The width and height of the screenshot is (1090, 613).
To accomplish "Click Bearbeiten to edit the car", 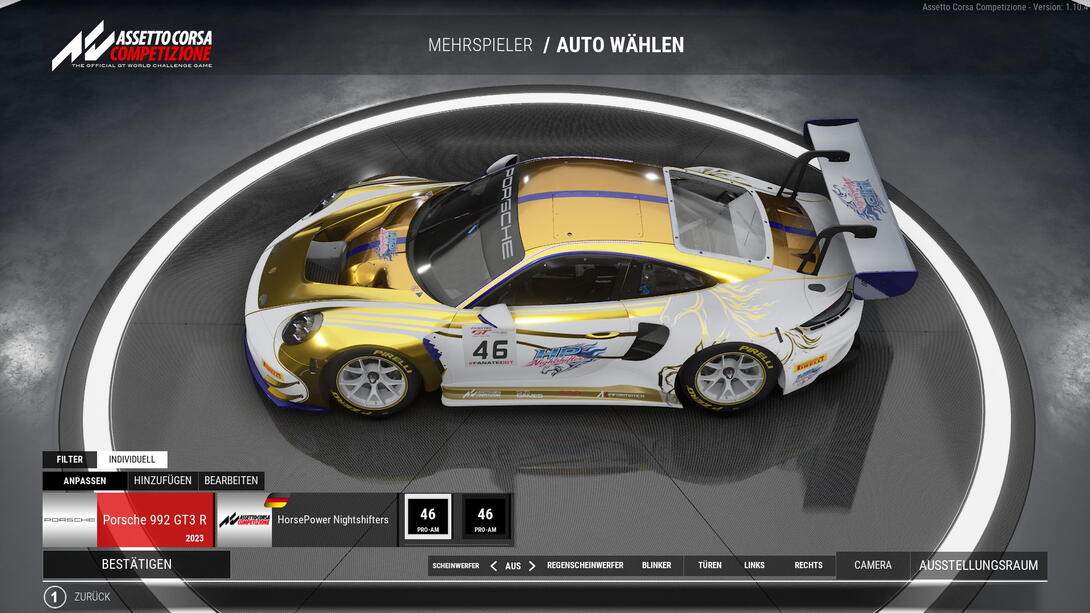I will (231, 481).
